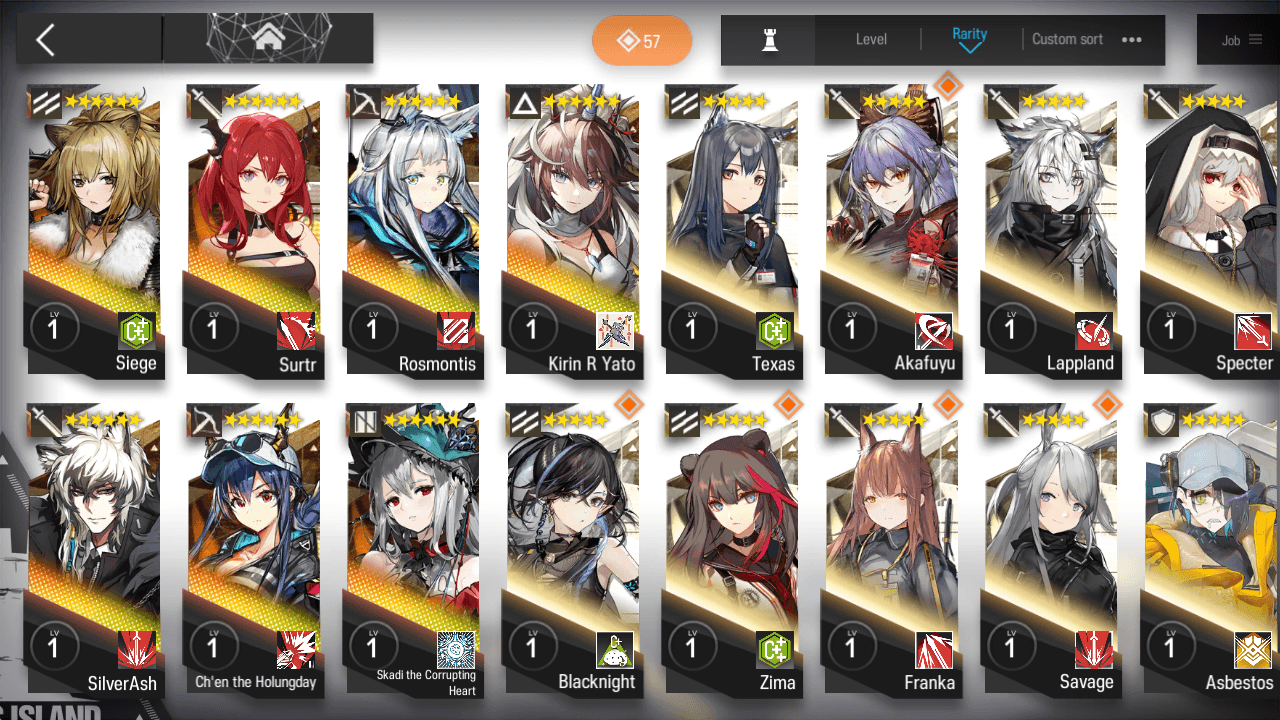Select Skadi the Corrupting Heart card

click(x=413, y=550)
